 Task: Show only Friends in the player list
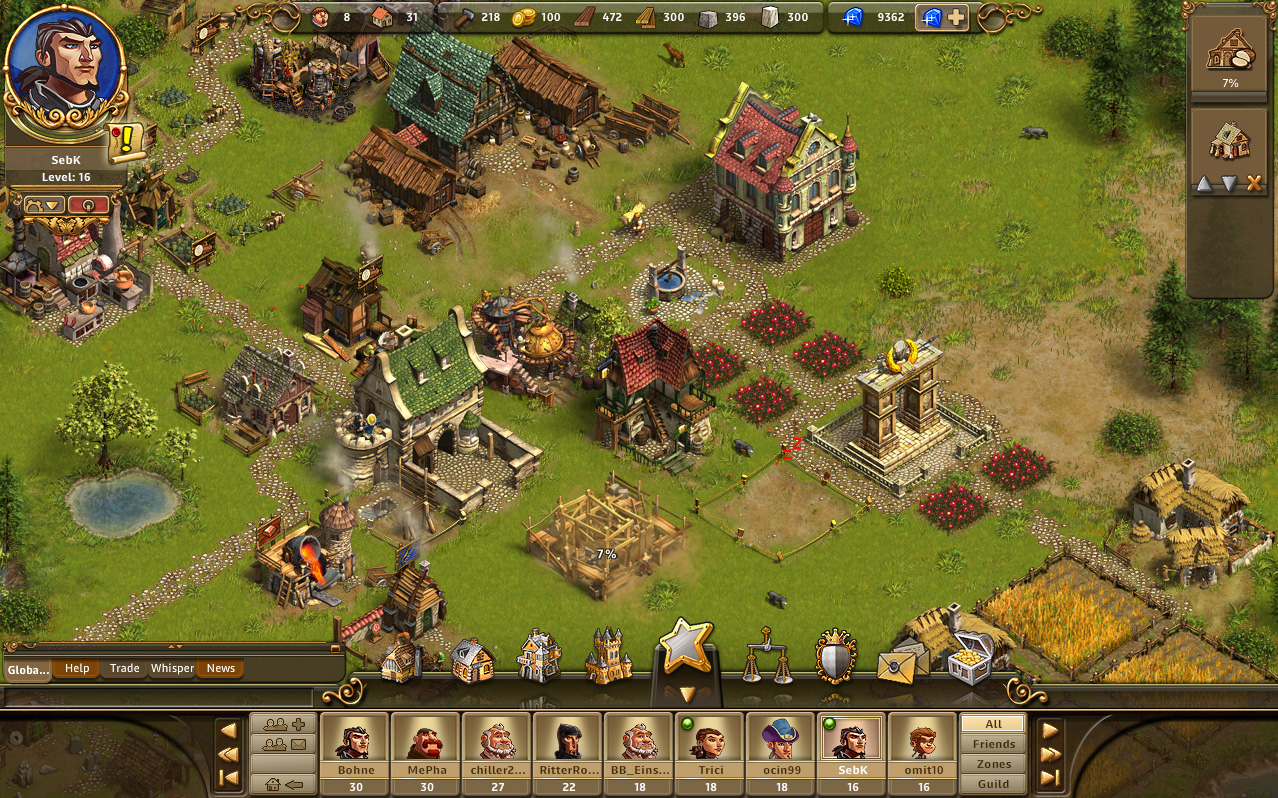coord(993,744)
